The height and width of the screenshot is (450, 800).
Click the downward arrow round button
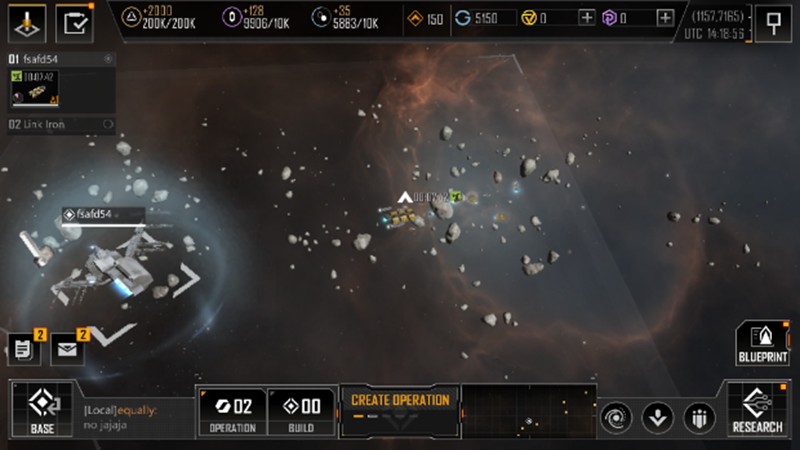click(657, 416)
